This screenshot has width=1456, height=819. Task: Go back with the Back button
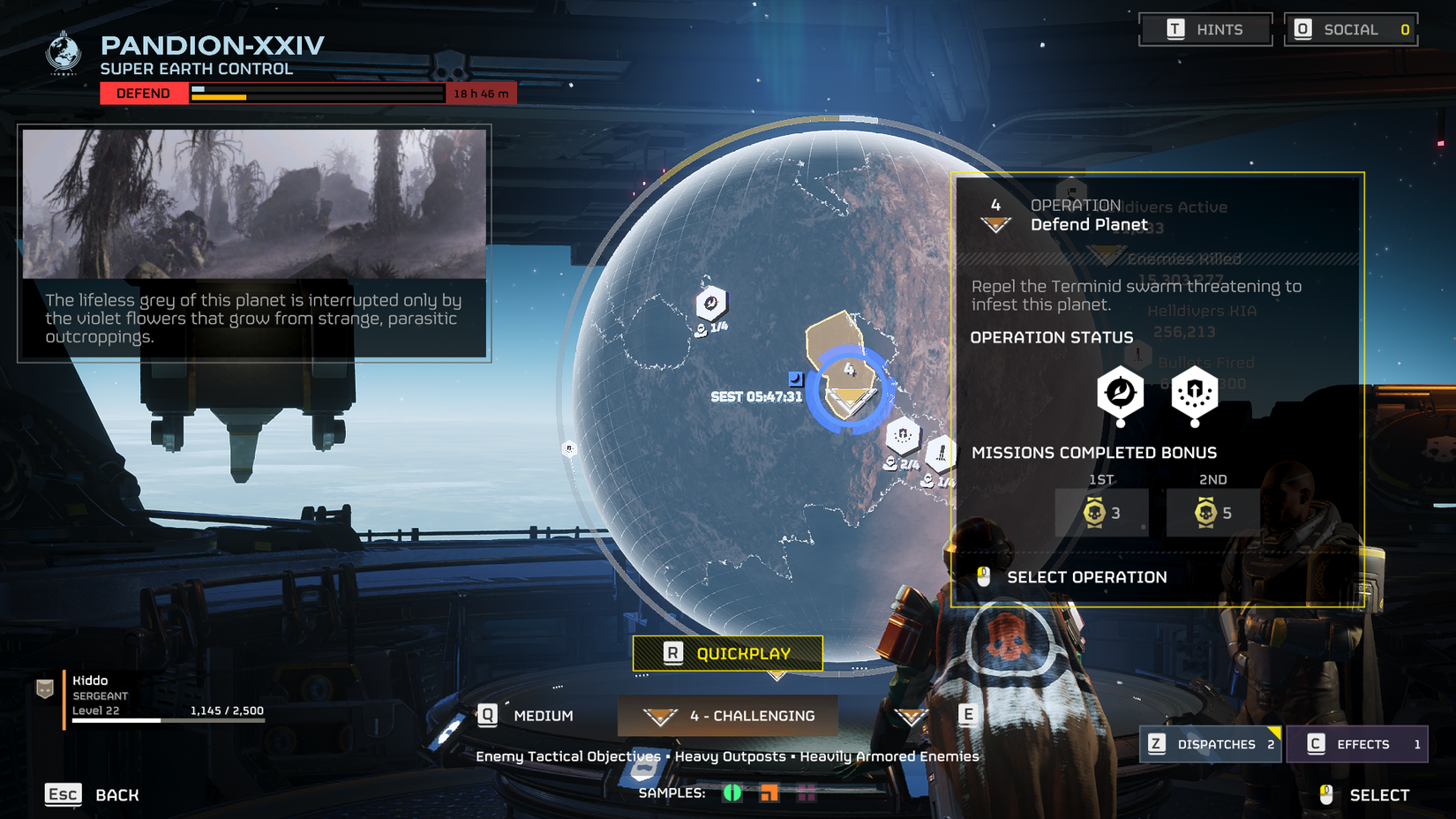(92, 794)
